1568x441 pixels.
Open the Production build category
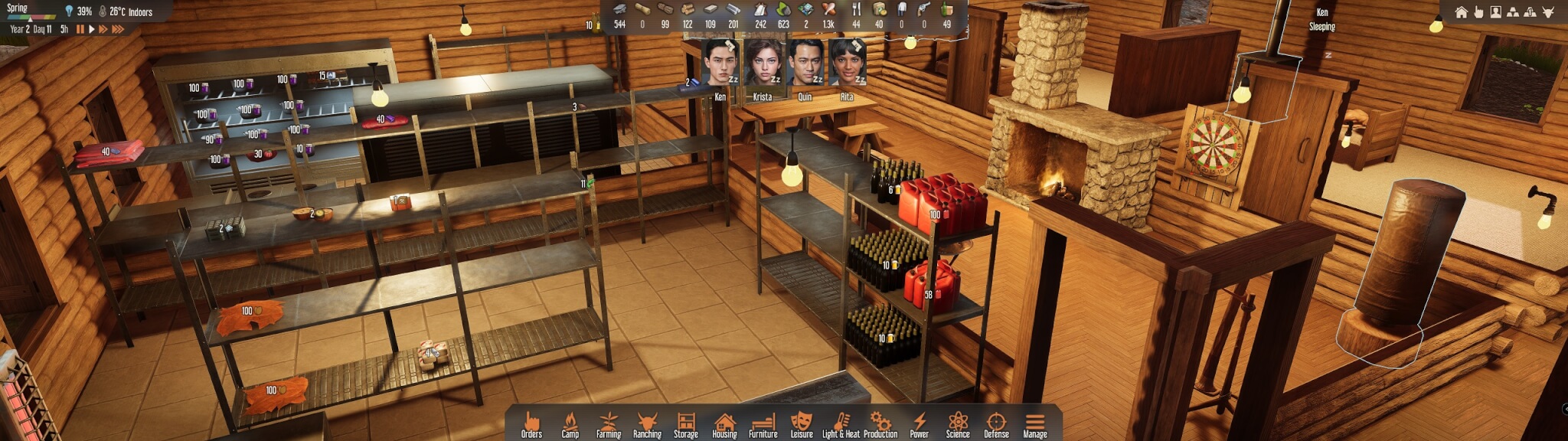(x=880, y=424)
